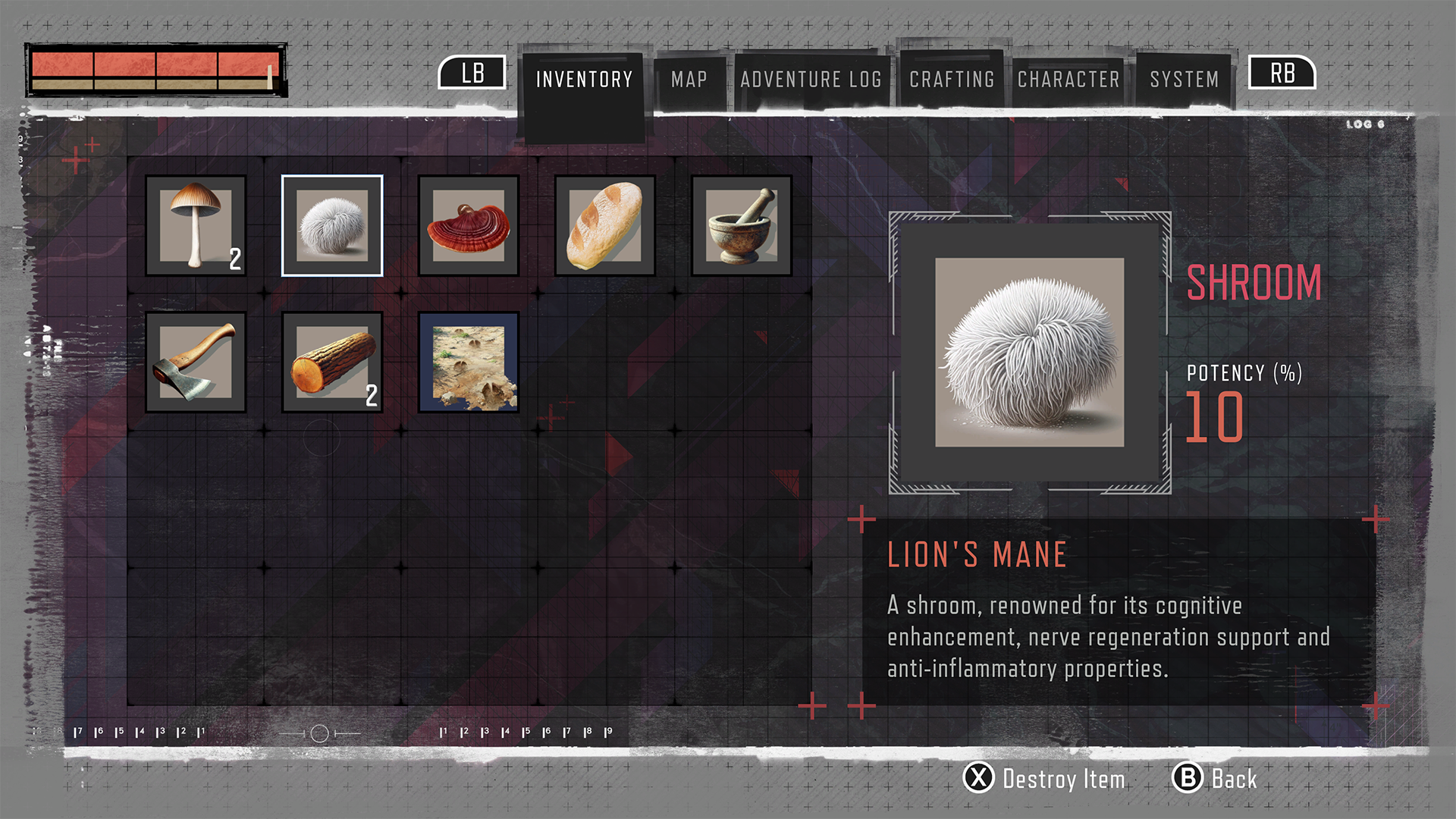
Task: Select the mortar and pestle item
Action: (x=741, y=225)
